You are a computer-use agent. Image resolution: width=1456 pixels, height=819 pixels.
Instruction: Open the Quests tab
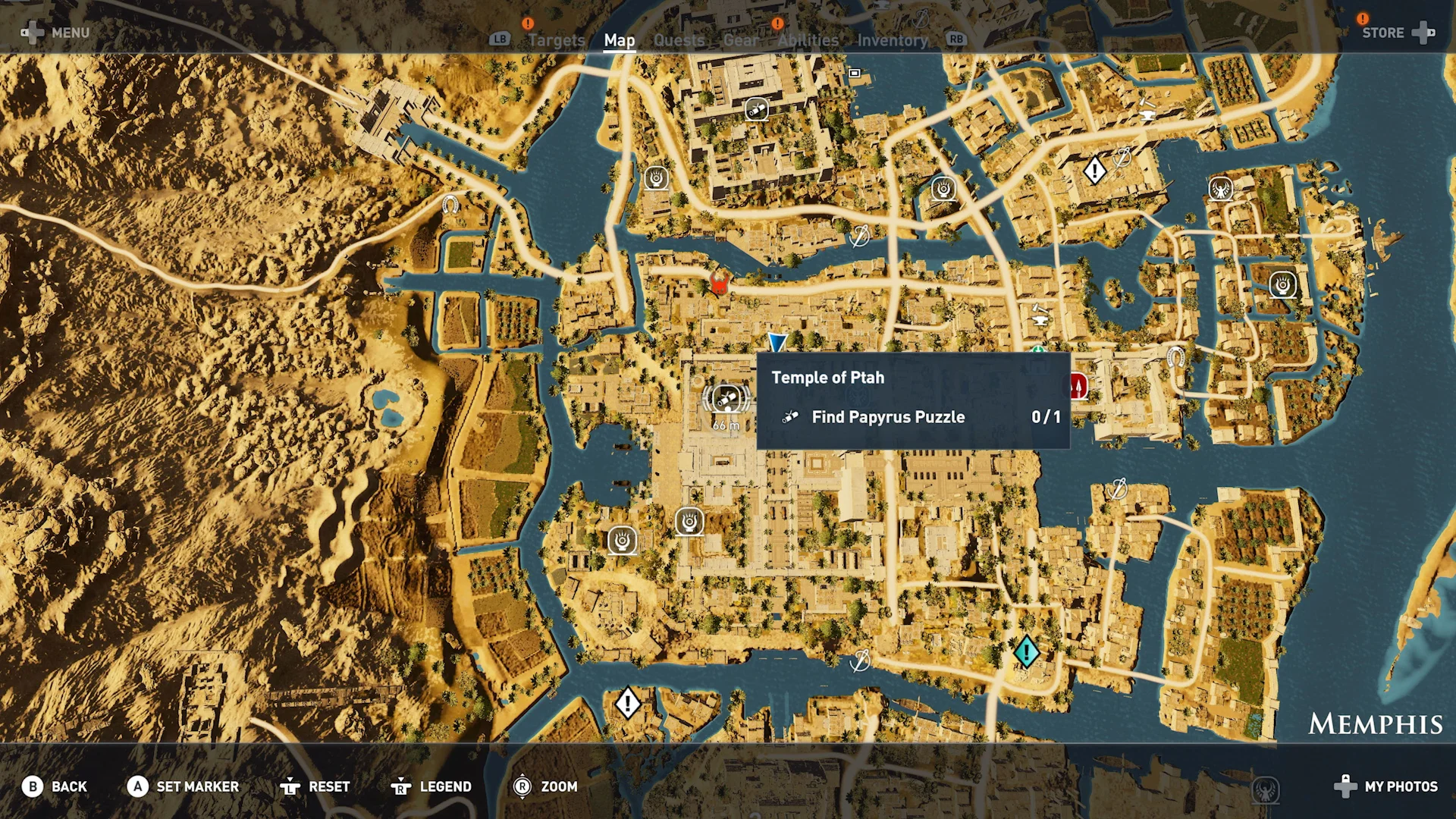coord(679,40)
